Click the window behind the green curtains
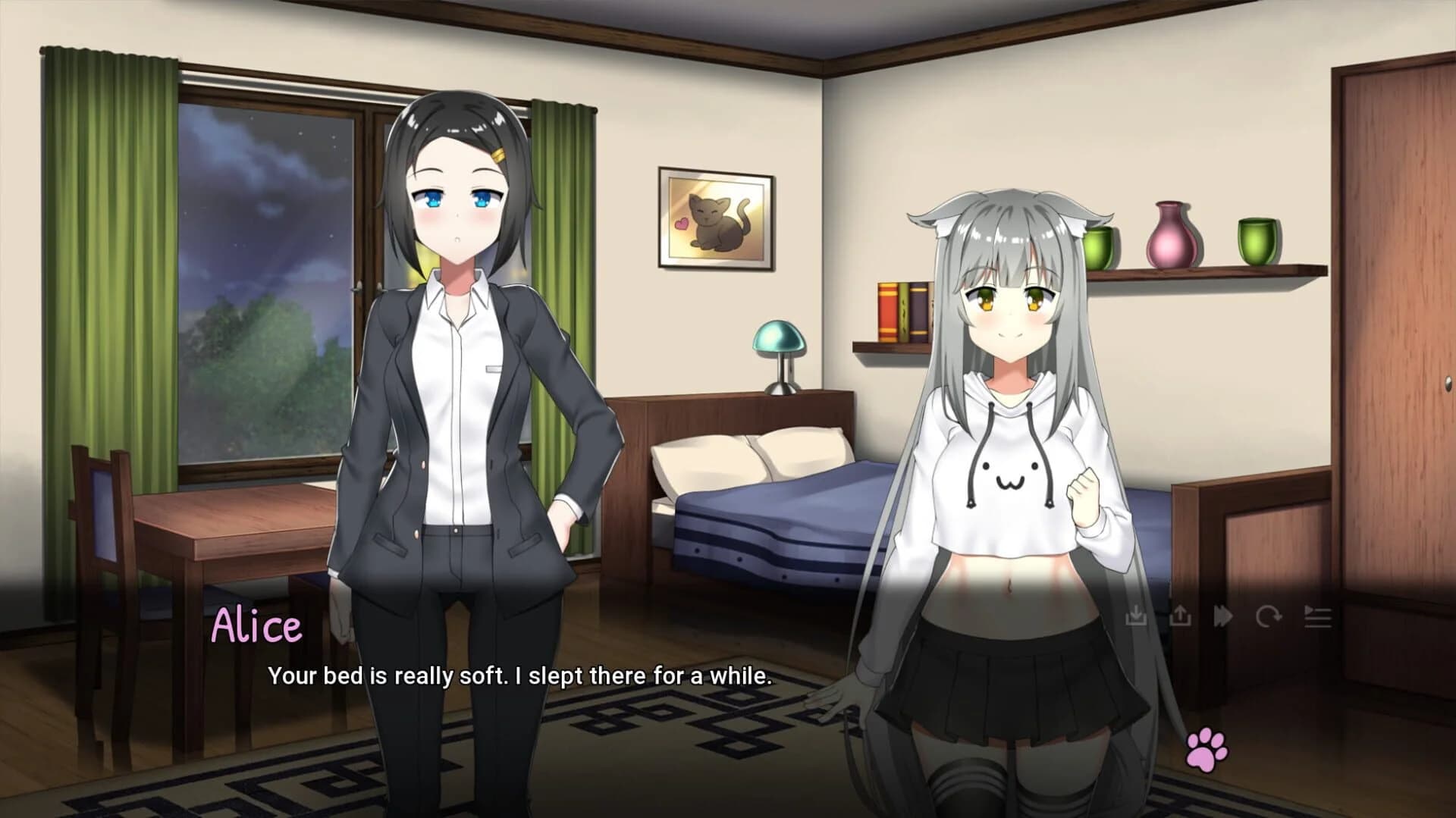 [265, 250]
